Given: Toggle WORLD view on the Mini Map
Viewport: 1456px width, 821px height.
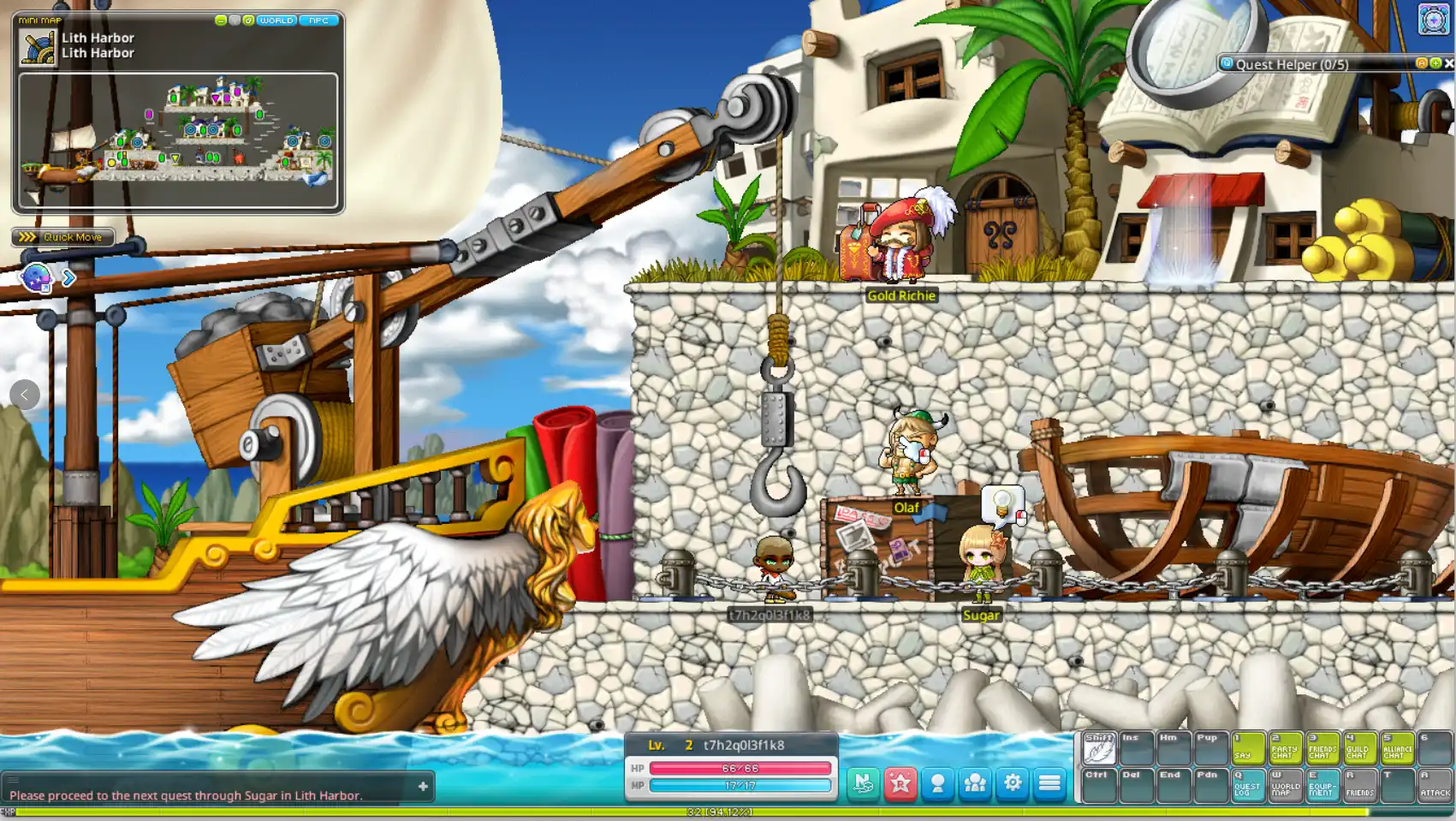Looking at the screenshot, I should (x=275, y=20).
